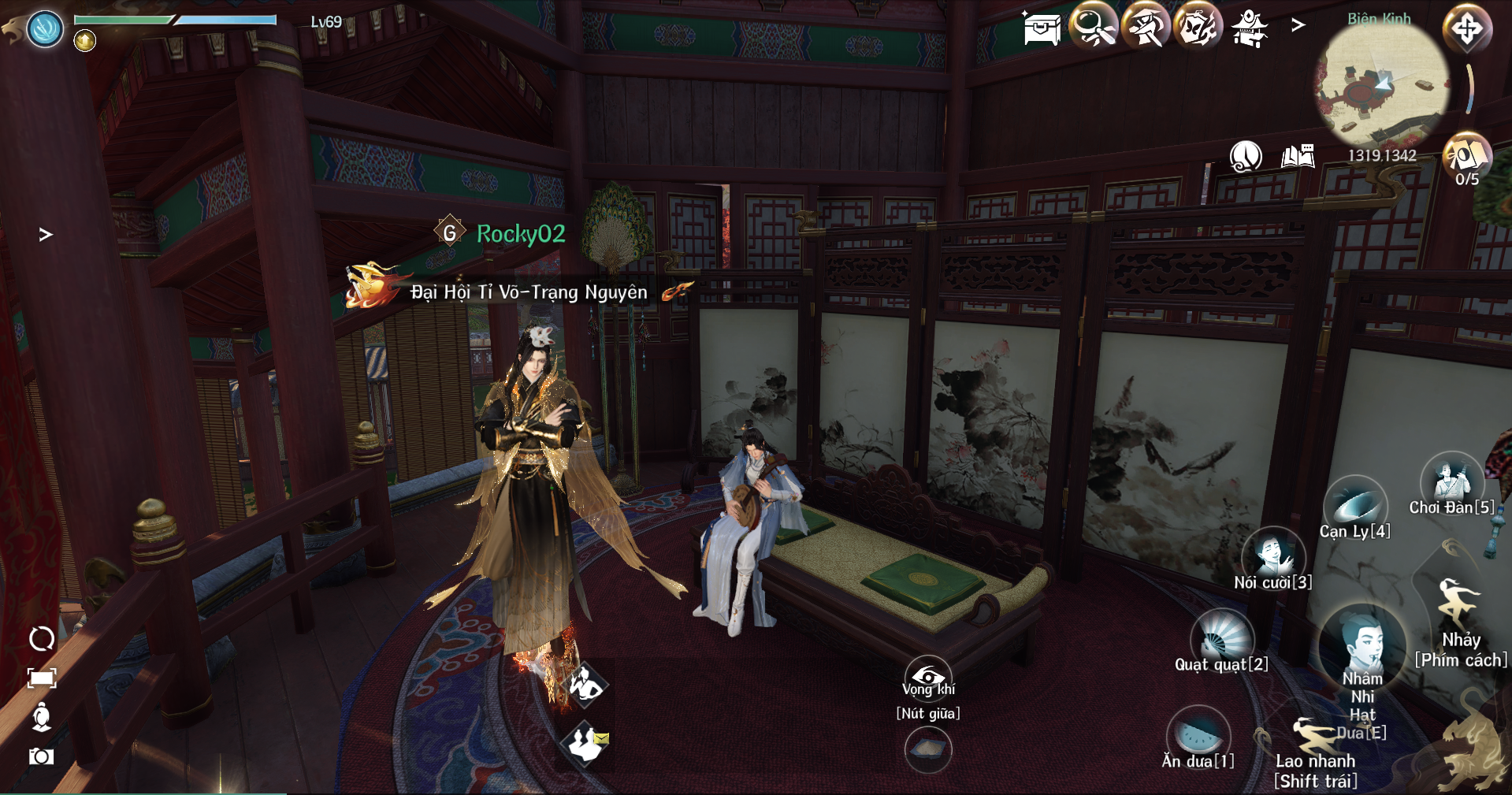
Task: Open the Biện Kinh minimap
Action: click(1380, 85)
